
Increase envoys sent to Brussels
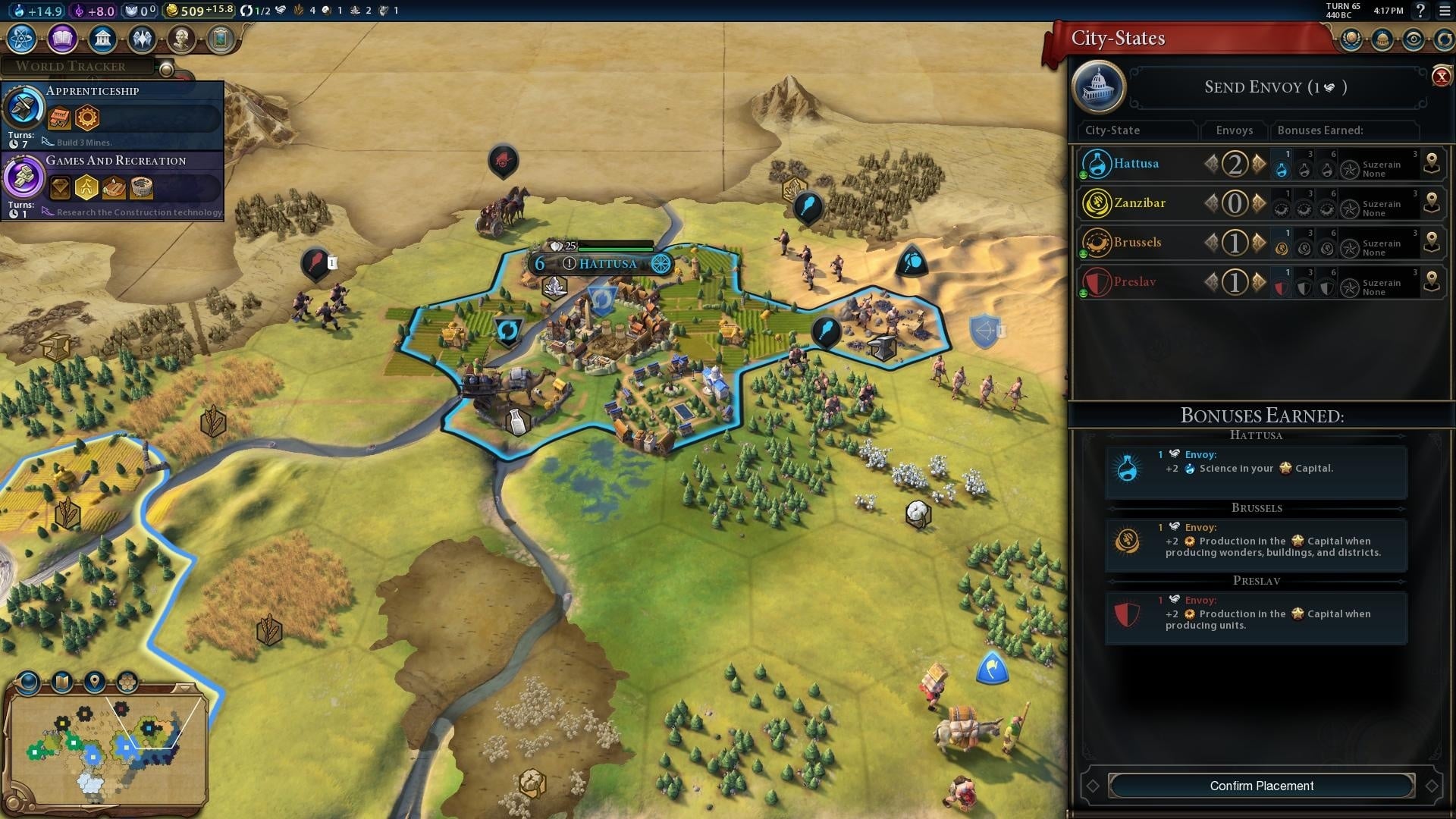(x=1260, y=243)
